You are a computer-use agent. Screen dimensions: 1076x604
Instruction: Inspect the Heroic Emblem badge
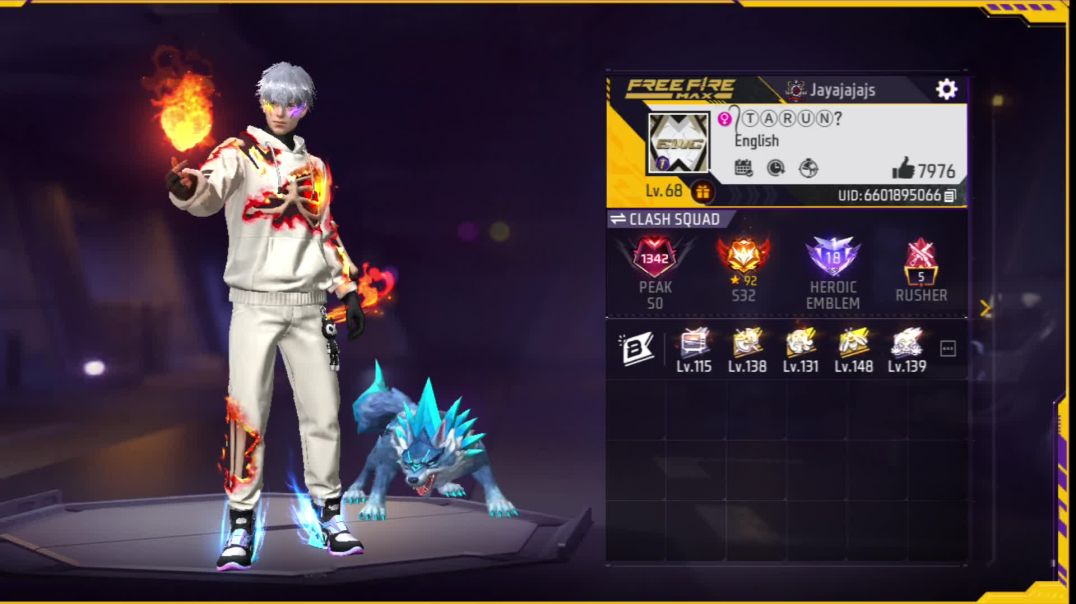tap(833, 257)
